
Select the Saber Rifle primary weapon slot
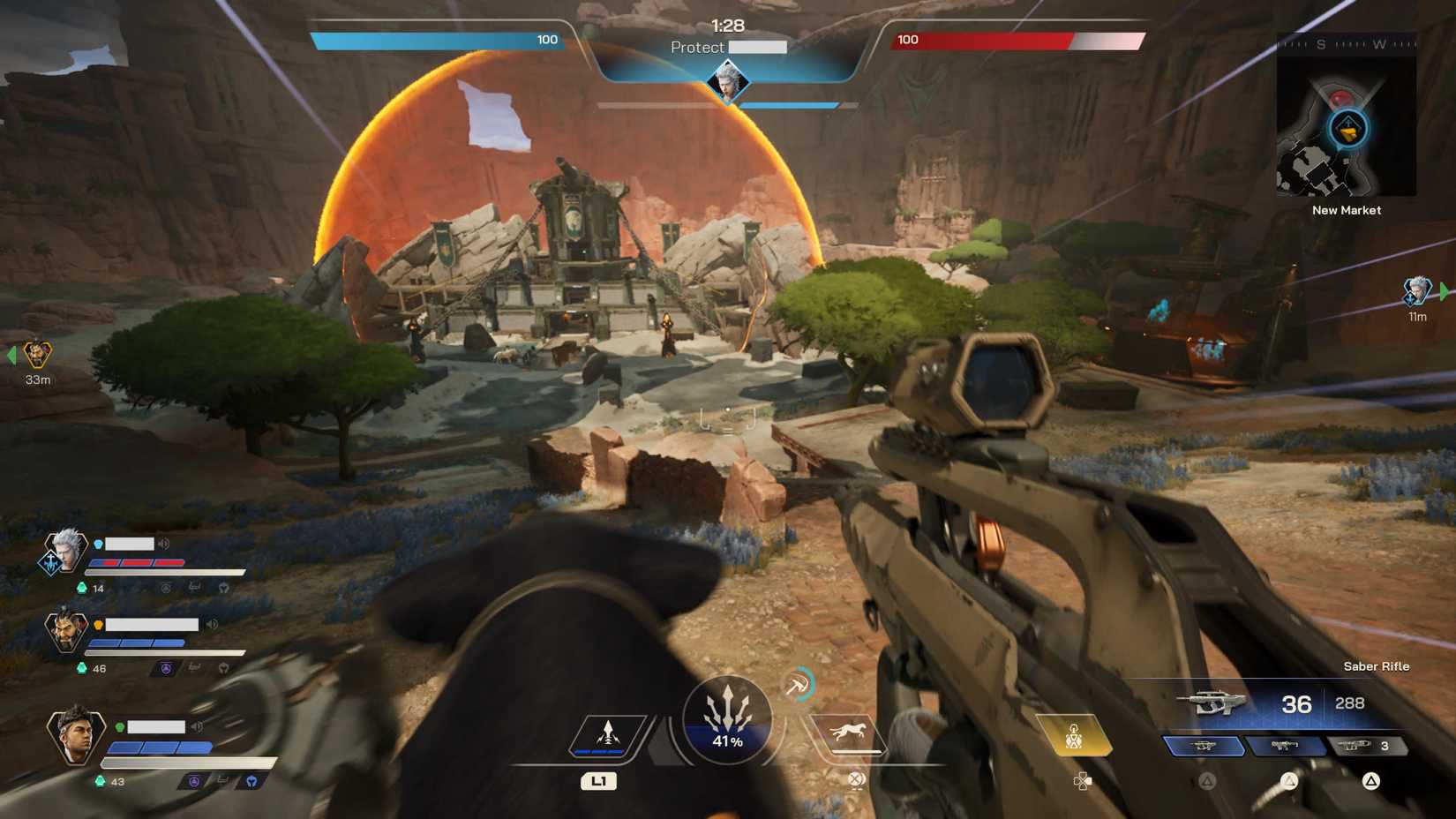[x=1204, y=747]
